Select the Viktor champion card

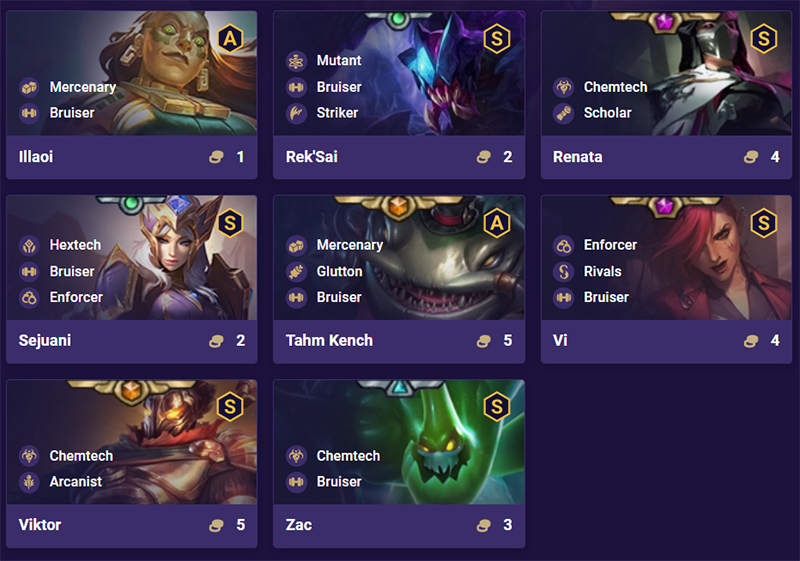coord(131,463)
